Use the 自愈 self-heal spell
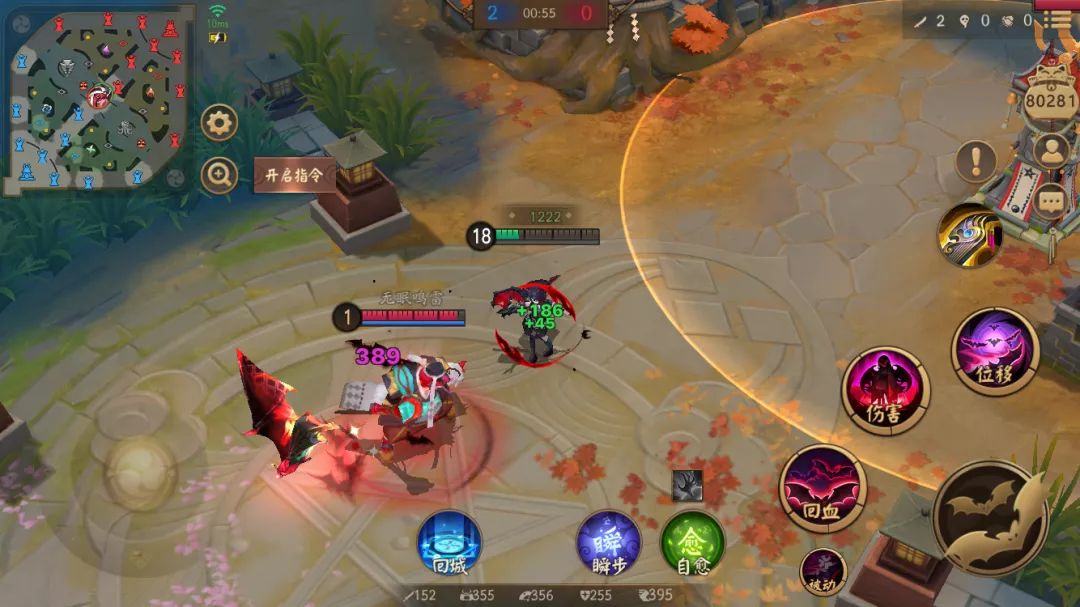This screenshot has width=1080, height=607. [x=692, y=543]
